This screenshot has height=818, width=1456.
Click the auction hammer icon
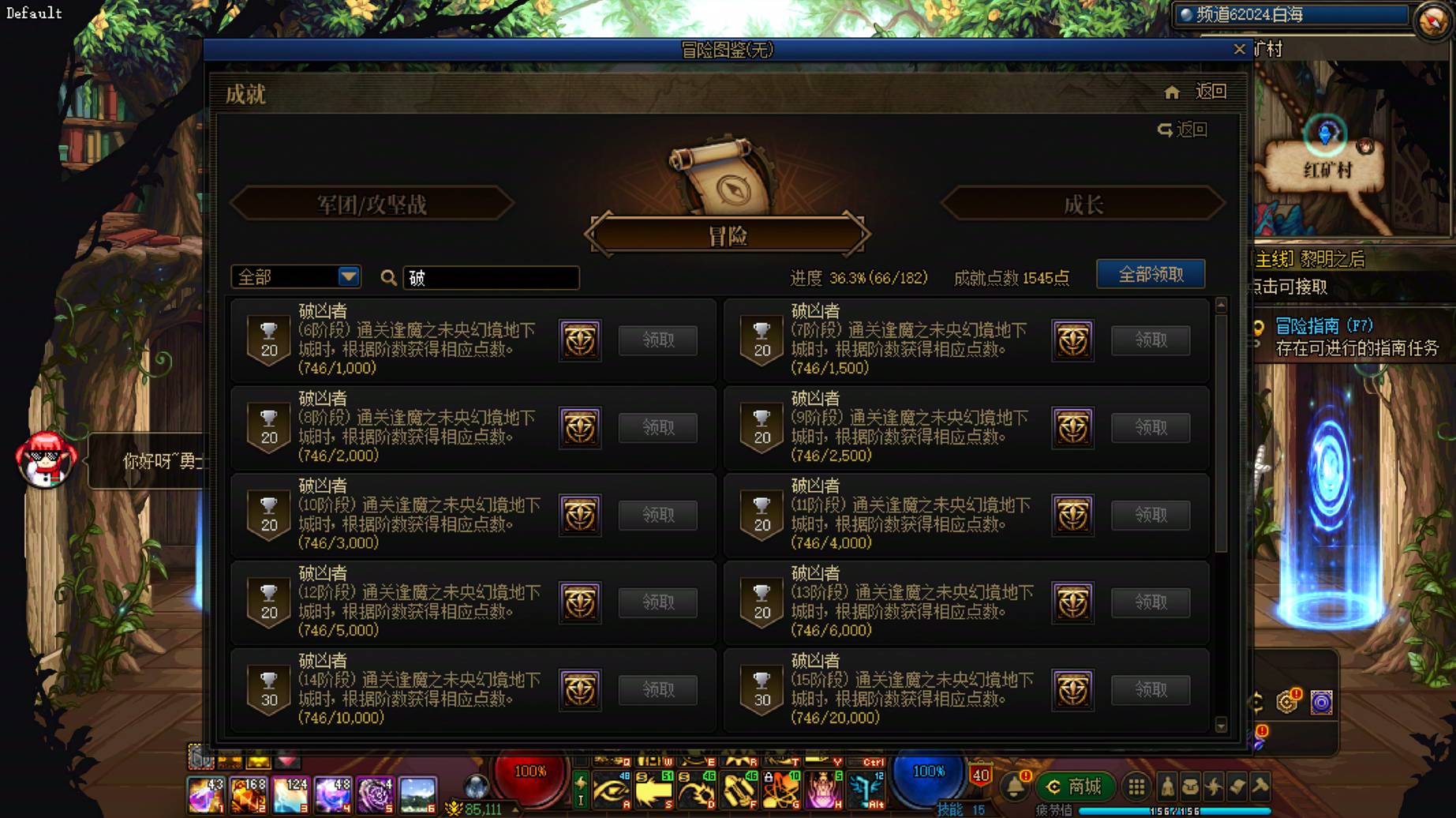coord(1260,786)
